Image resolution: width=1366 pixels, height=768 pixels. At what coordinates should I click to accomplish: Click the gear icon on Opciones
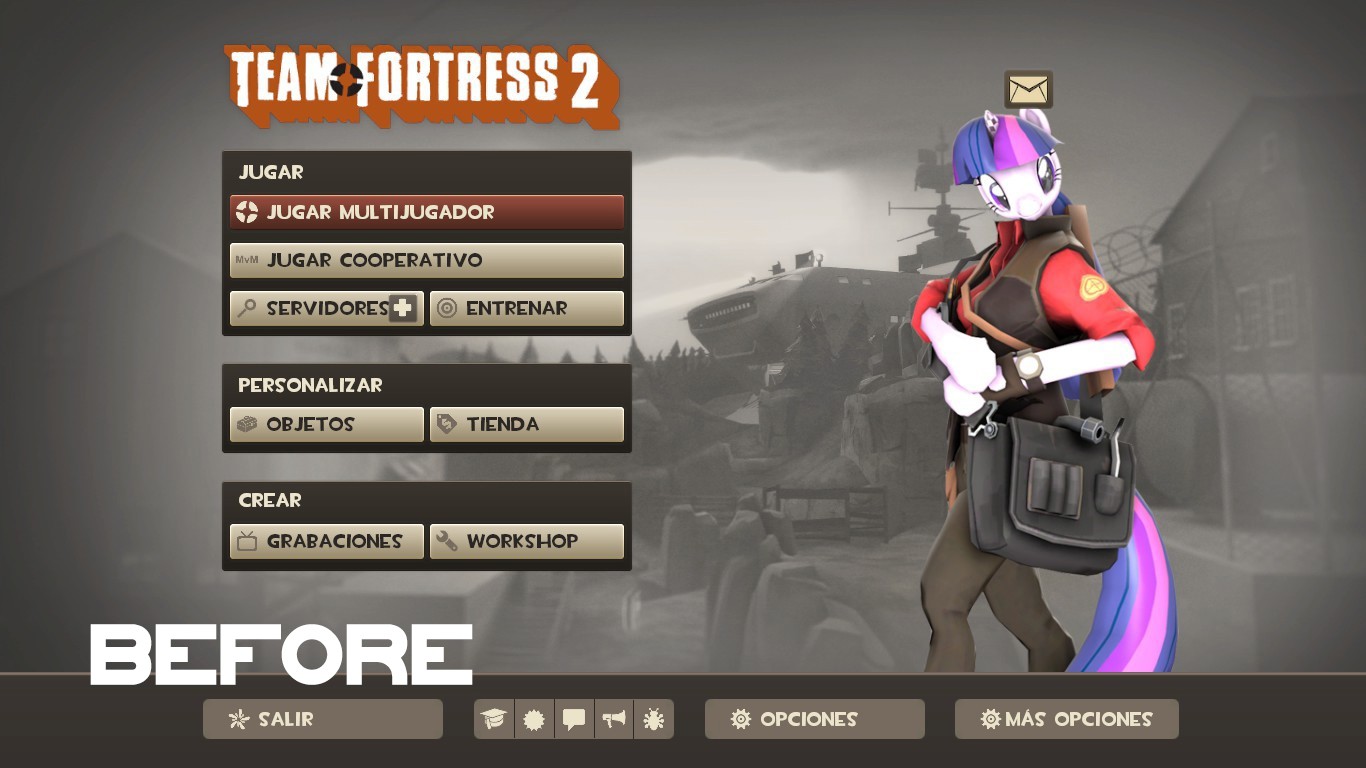(x=740, y=718)
